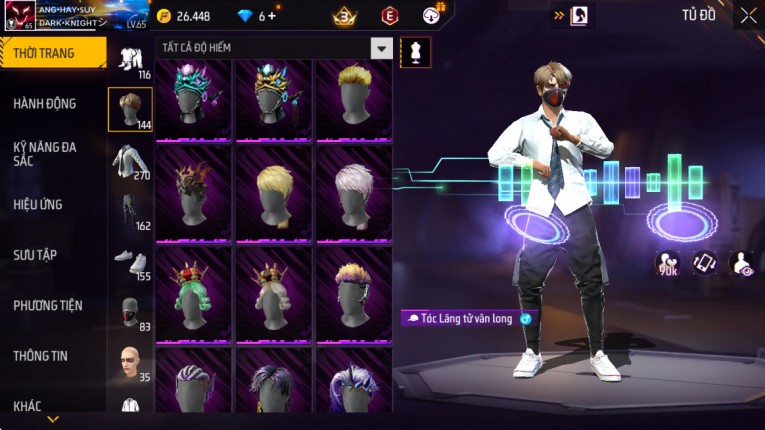The width and height of the screenshot is (765, 430).
Task: Go to the Sưu Tập tab
Action: tap(35, 255)
